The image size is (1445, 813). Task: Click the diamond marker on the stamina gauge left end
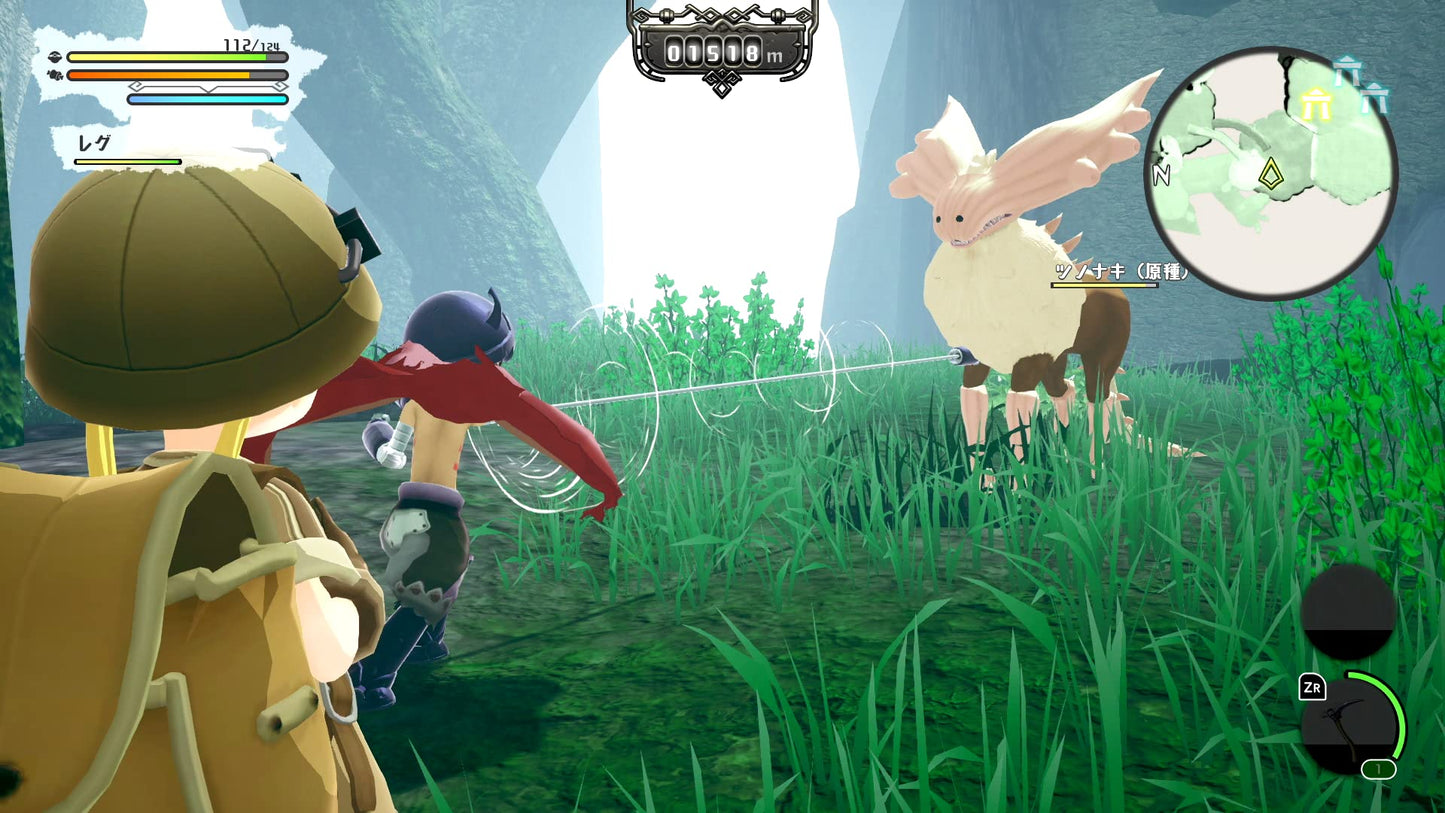[136, 86]
